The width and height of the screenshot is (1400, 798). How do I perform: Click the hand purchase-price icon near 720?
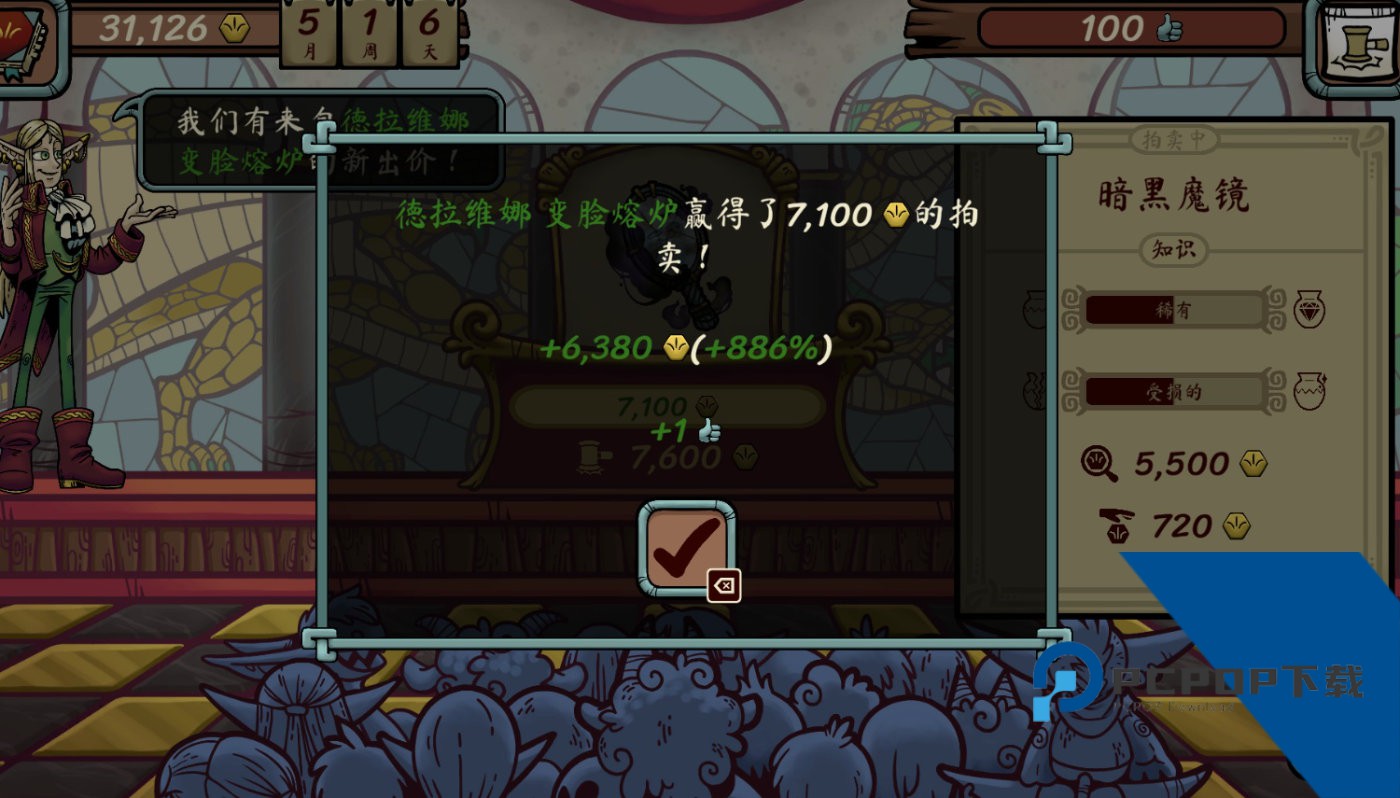[1115, 525]
